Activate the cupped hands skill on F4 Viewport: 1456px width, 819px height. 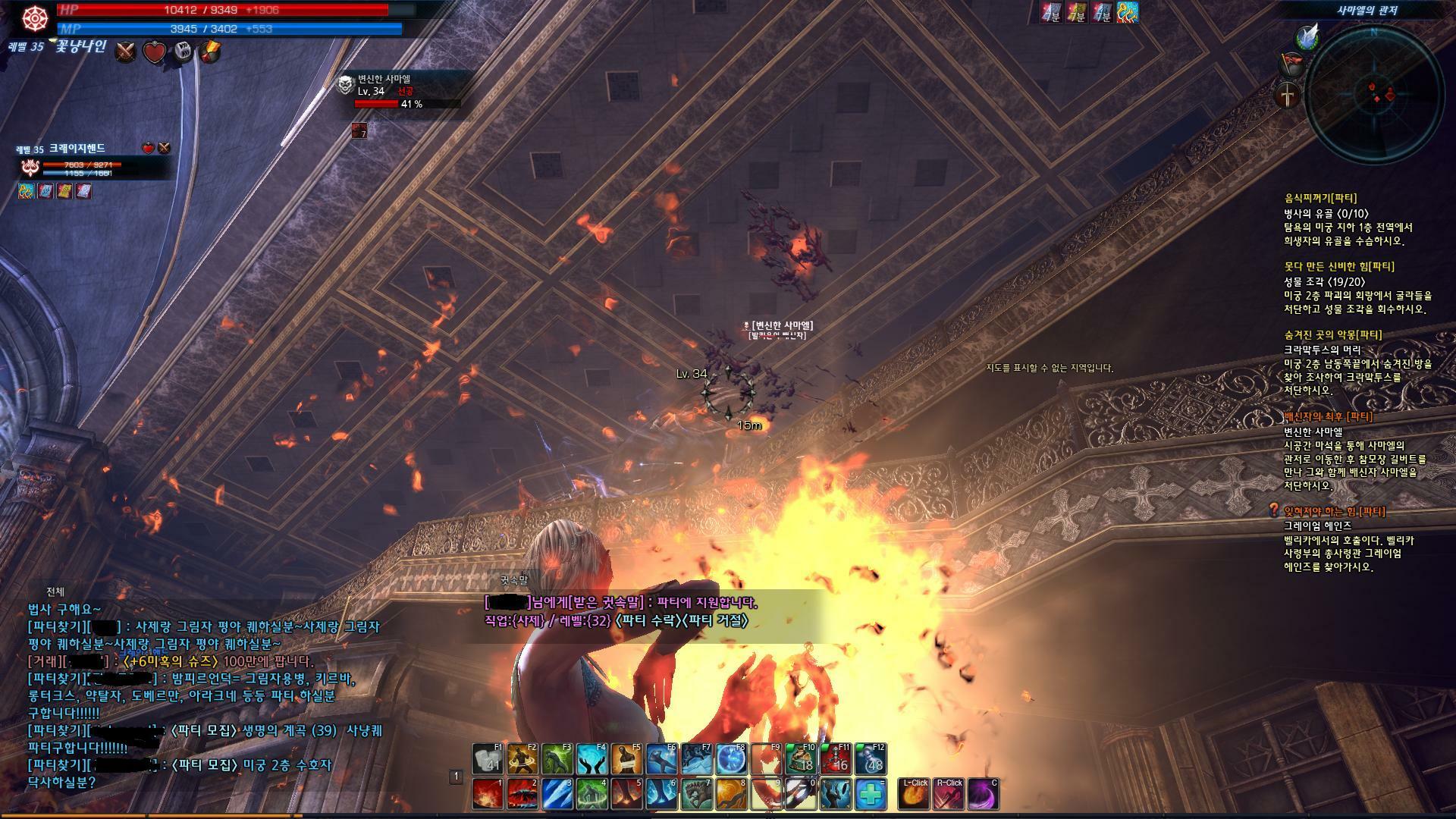[x=591, y=759]
